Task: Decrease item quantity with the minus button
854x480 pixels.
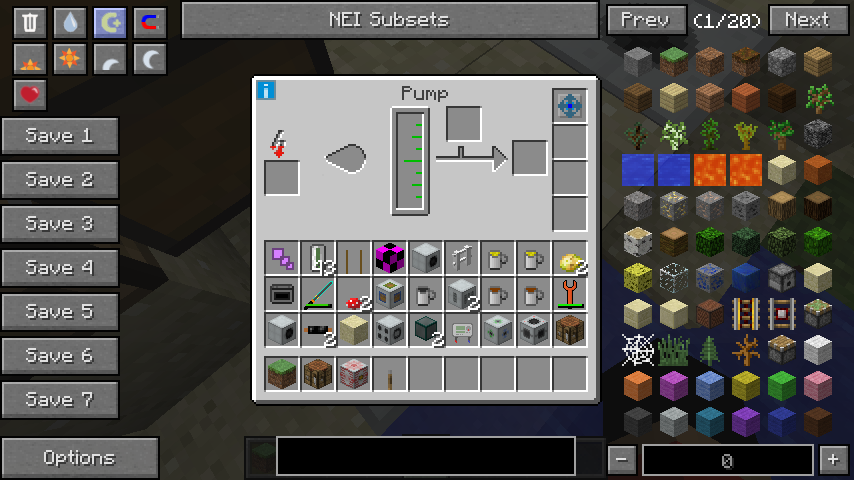Action: [x=622, y=460]
